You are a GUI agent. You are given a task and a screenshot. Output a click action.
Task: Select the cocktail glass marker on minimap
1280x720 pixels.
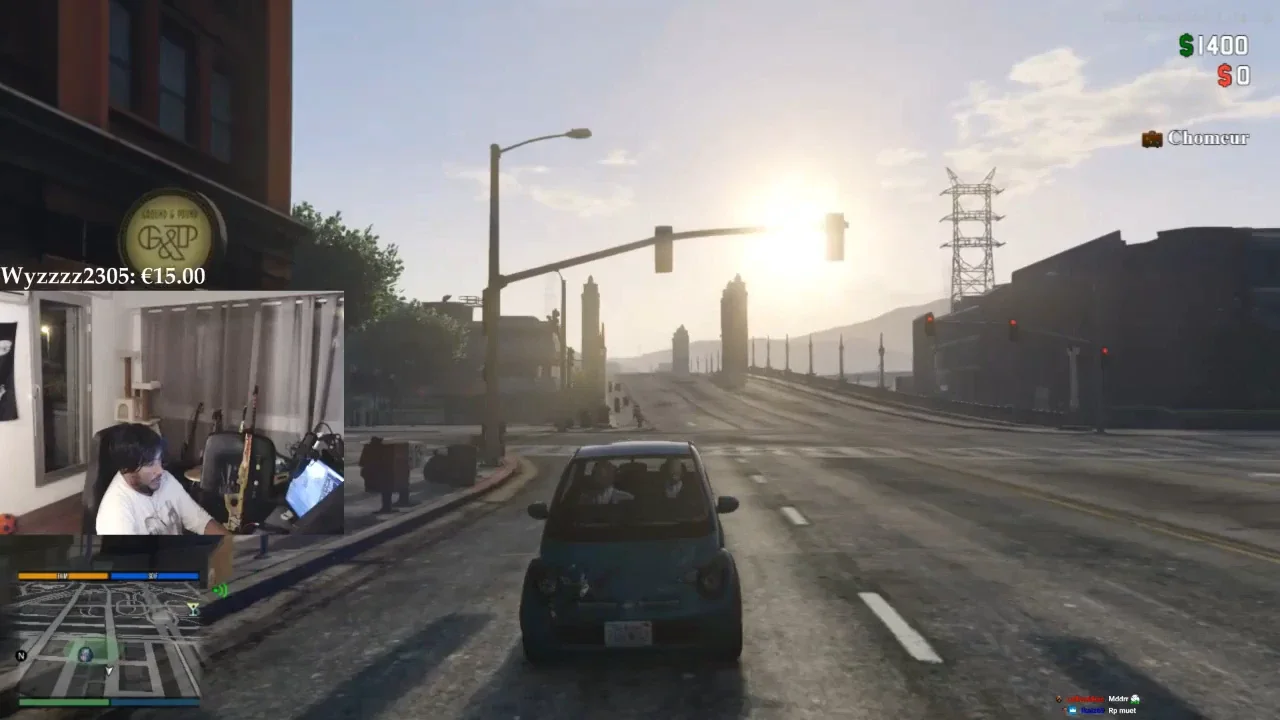pyautogui.click(x=193, y=607)
